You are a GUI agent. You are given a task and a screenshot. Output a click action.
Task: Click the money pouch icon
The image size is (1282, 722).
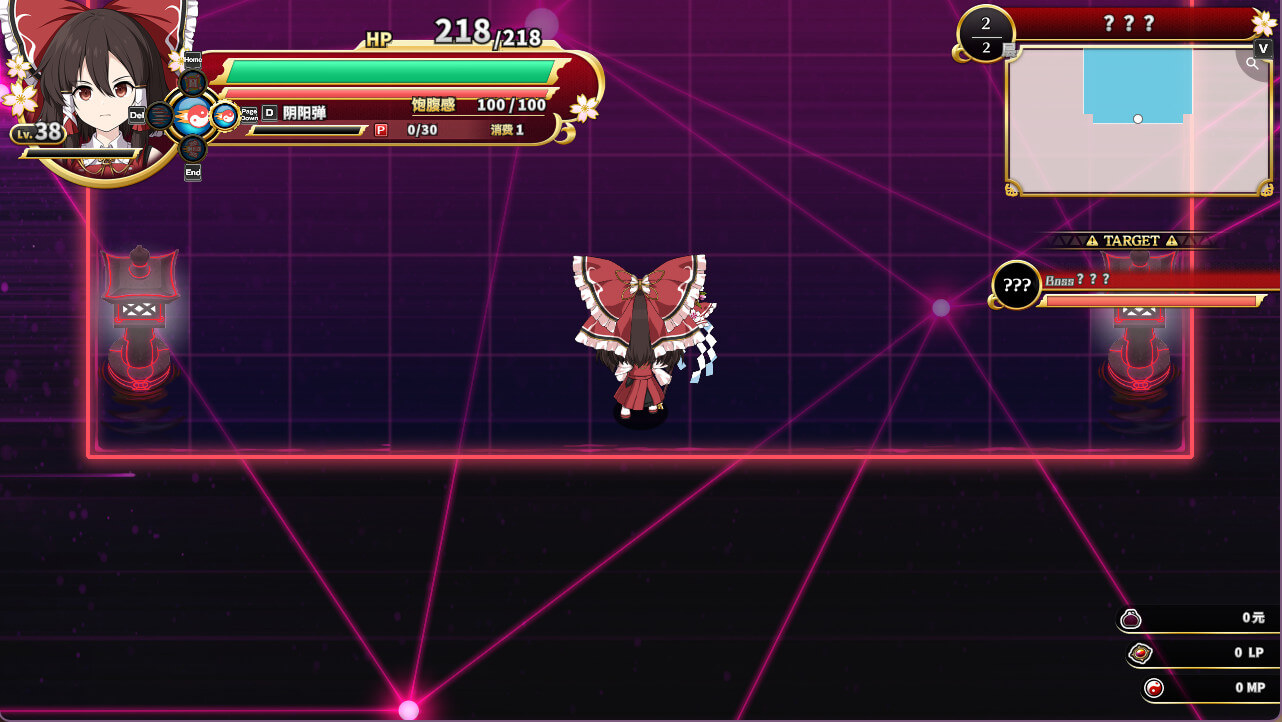tap(1131, 619)
